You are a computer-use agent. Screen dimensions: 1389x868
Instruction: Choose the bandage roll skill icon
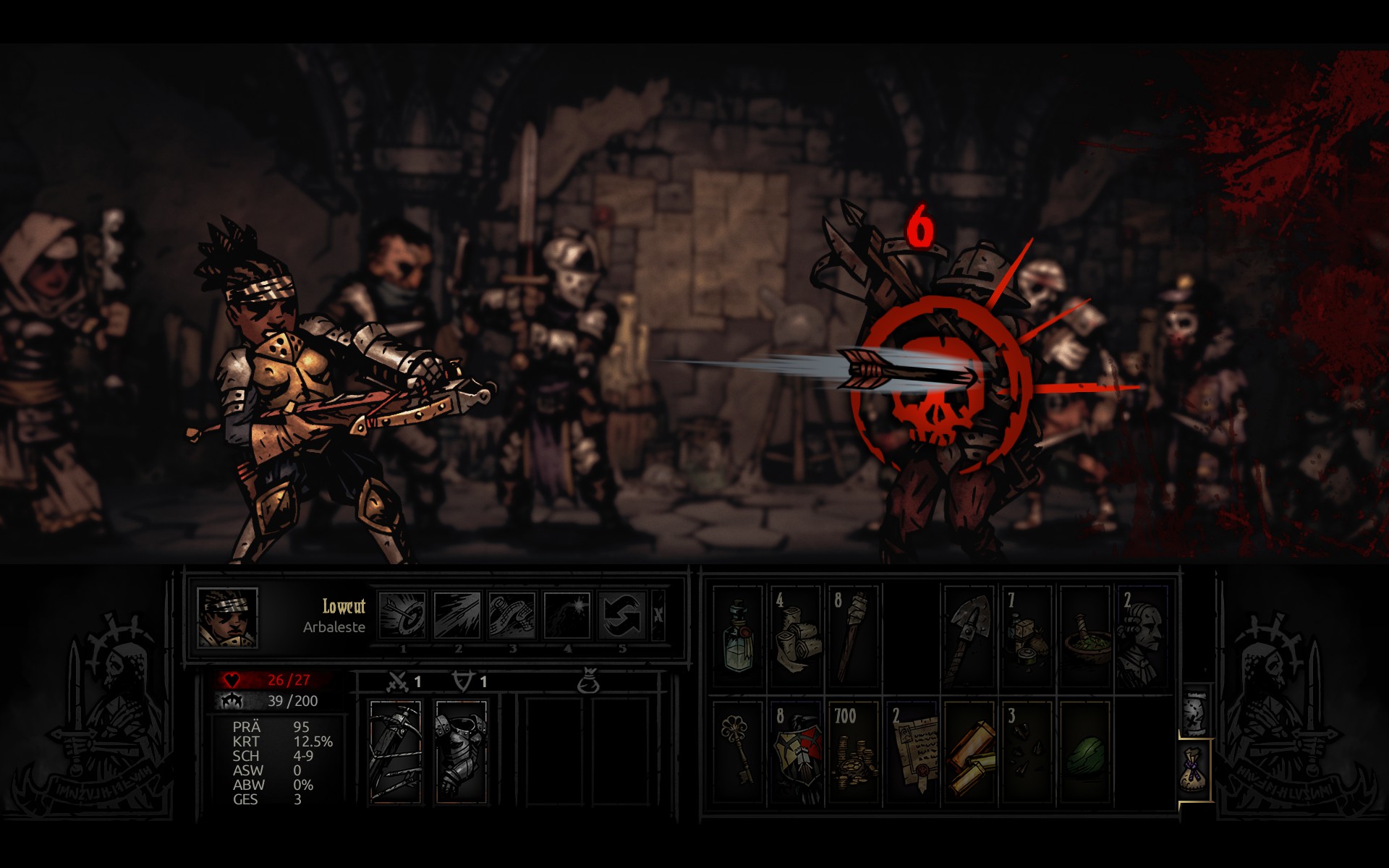[x=512, y=616]
